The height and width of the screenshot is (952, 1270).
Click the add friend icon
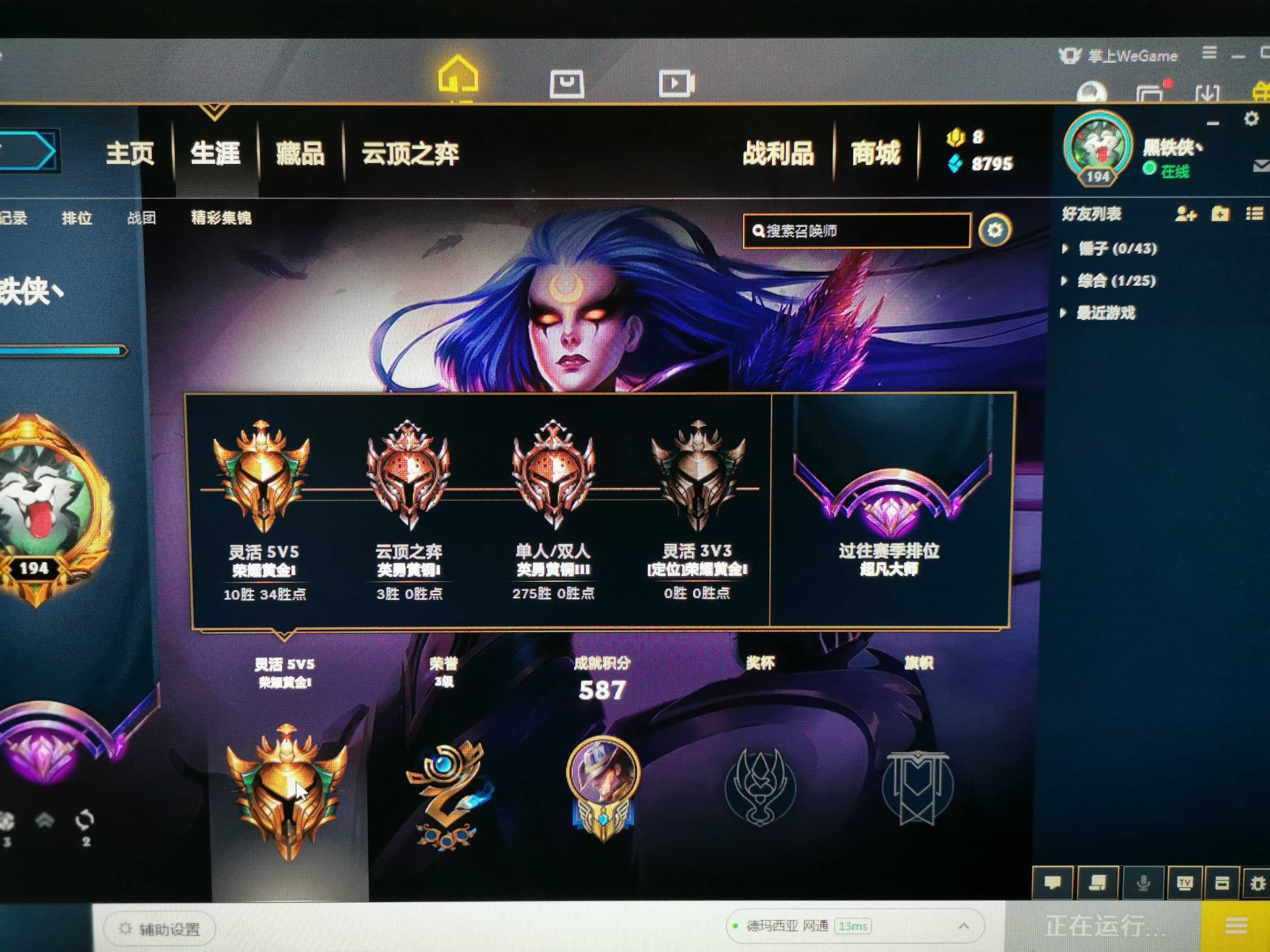[x=1186, y=215]
